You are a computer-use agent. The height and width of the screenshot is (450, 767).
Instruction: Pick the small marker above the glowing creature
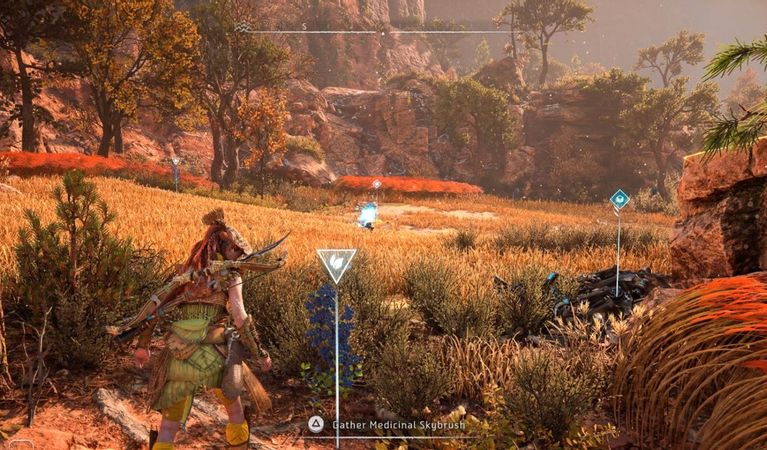[376, 184]
